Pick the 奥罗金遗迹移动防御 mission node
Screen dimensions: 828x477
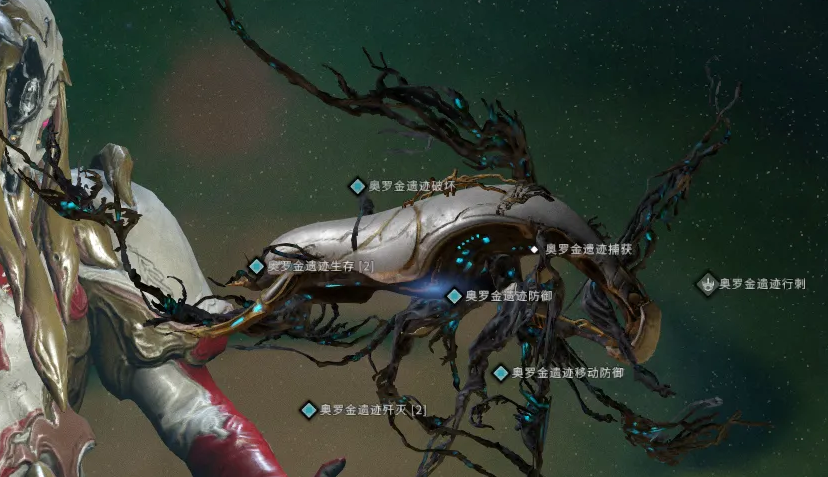pyautogui.click(x=501, y=373)
